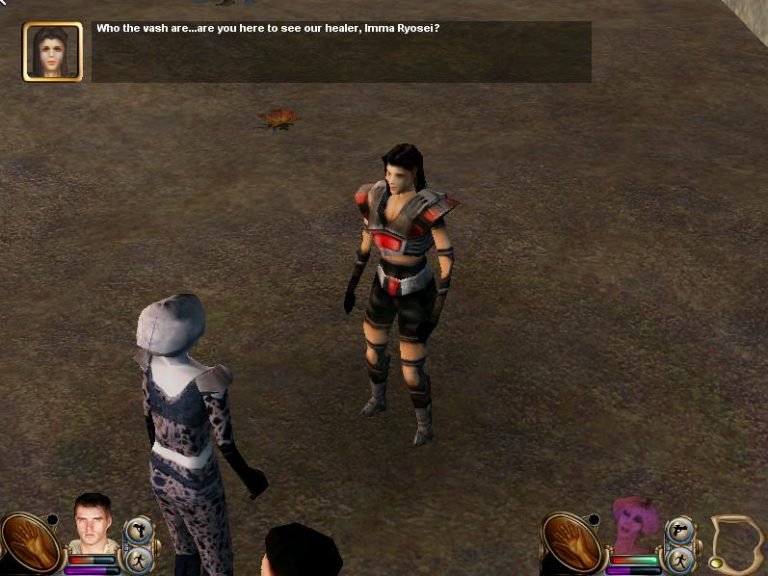The image size is (768, 576).
Task: Open the male character's hand weapon slot
Action: 31,544
